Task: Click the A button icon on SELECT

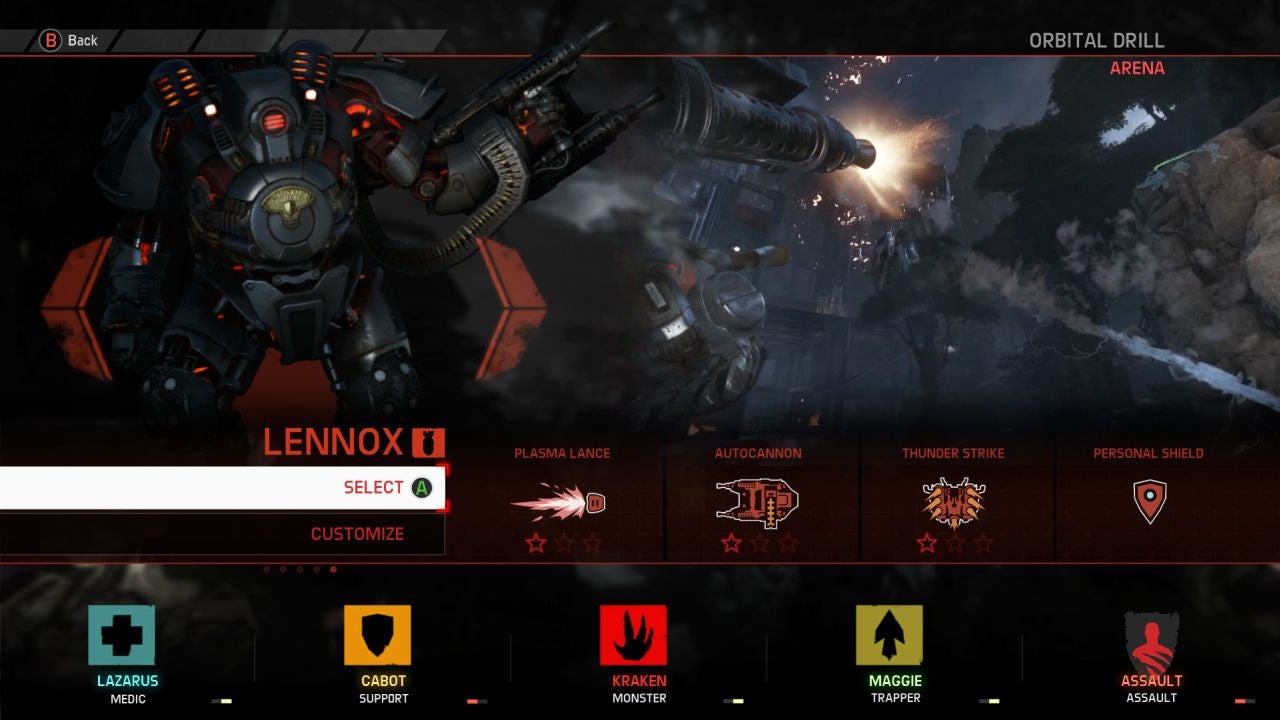Action: 421,488
